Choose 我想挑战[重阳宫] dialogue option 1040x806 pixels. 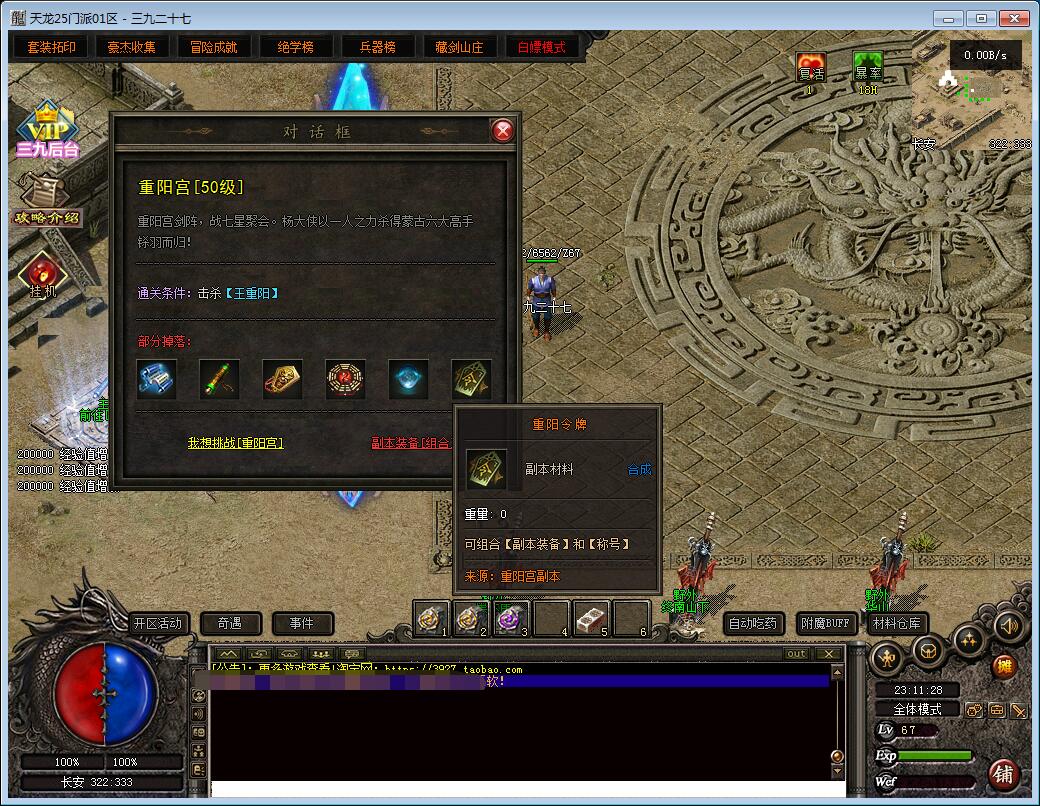click(235, 442)
